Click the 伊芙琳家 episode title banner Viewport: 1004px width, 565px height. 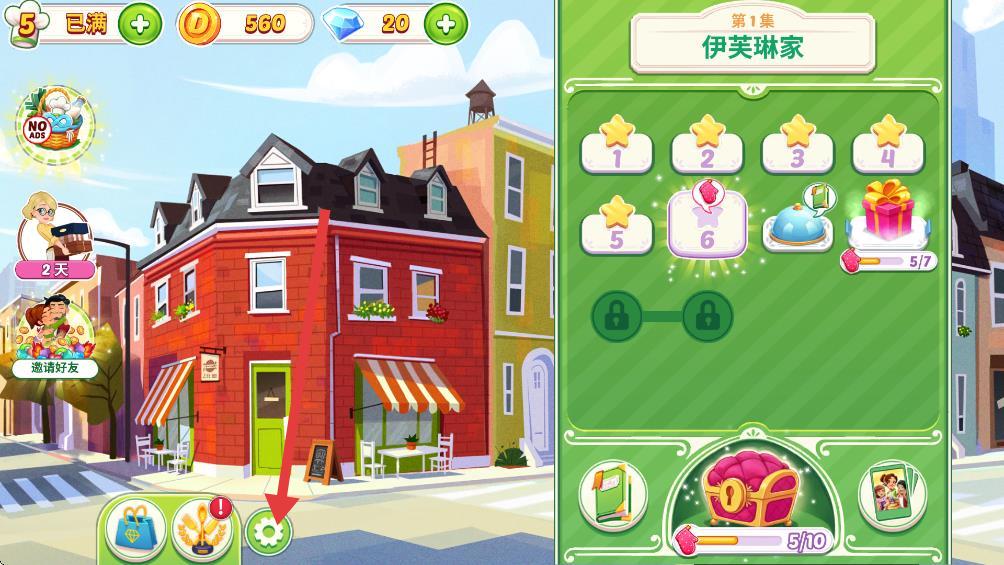752,44
